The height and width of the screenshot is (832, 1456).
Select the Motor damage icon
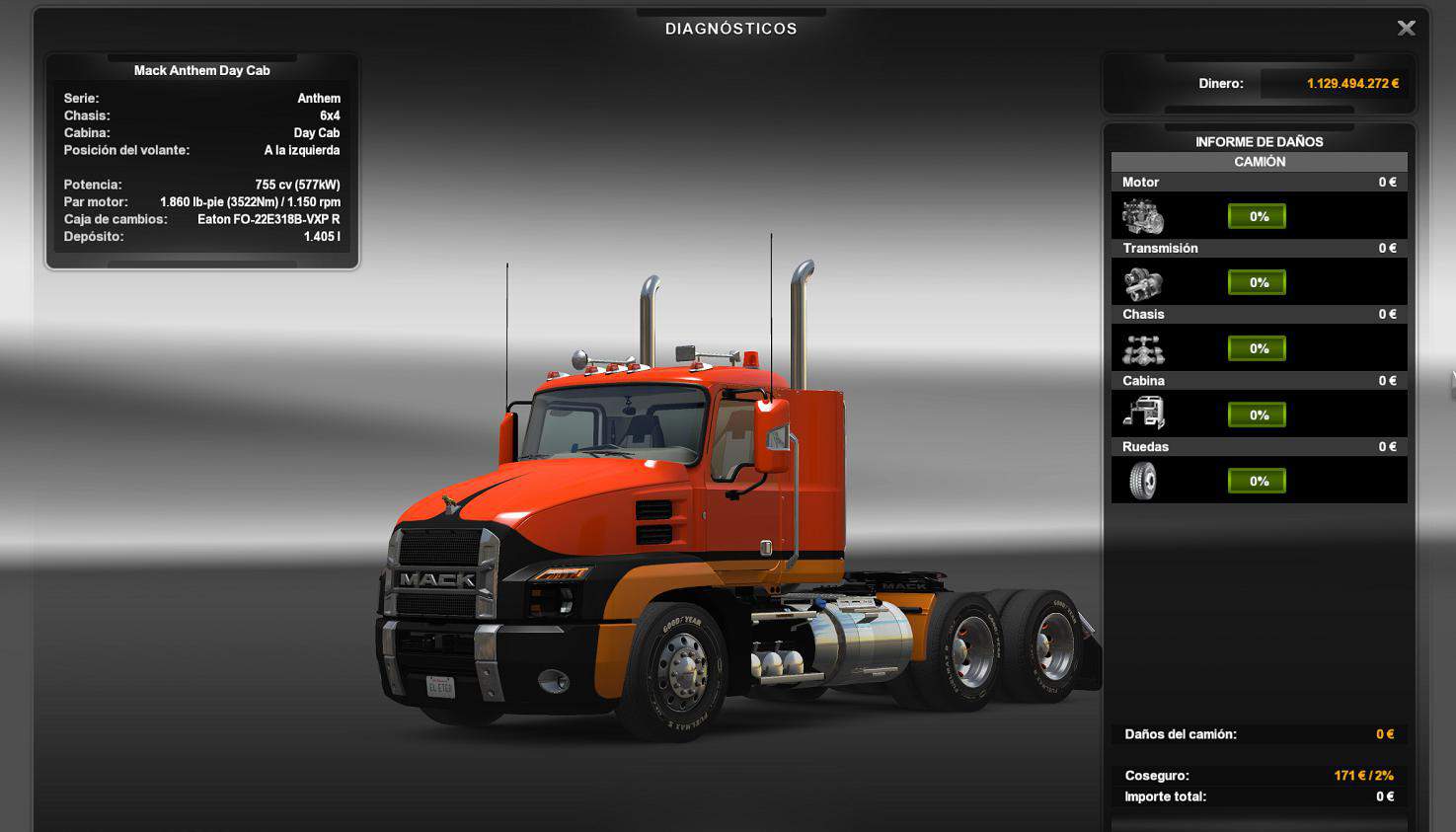click(x=1143, y=216)
